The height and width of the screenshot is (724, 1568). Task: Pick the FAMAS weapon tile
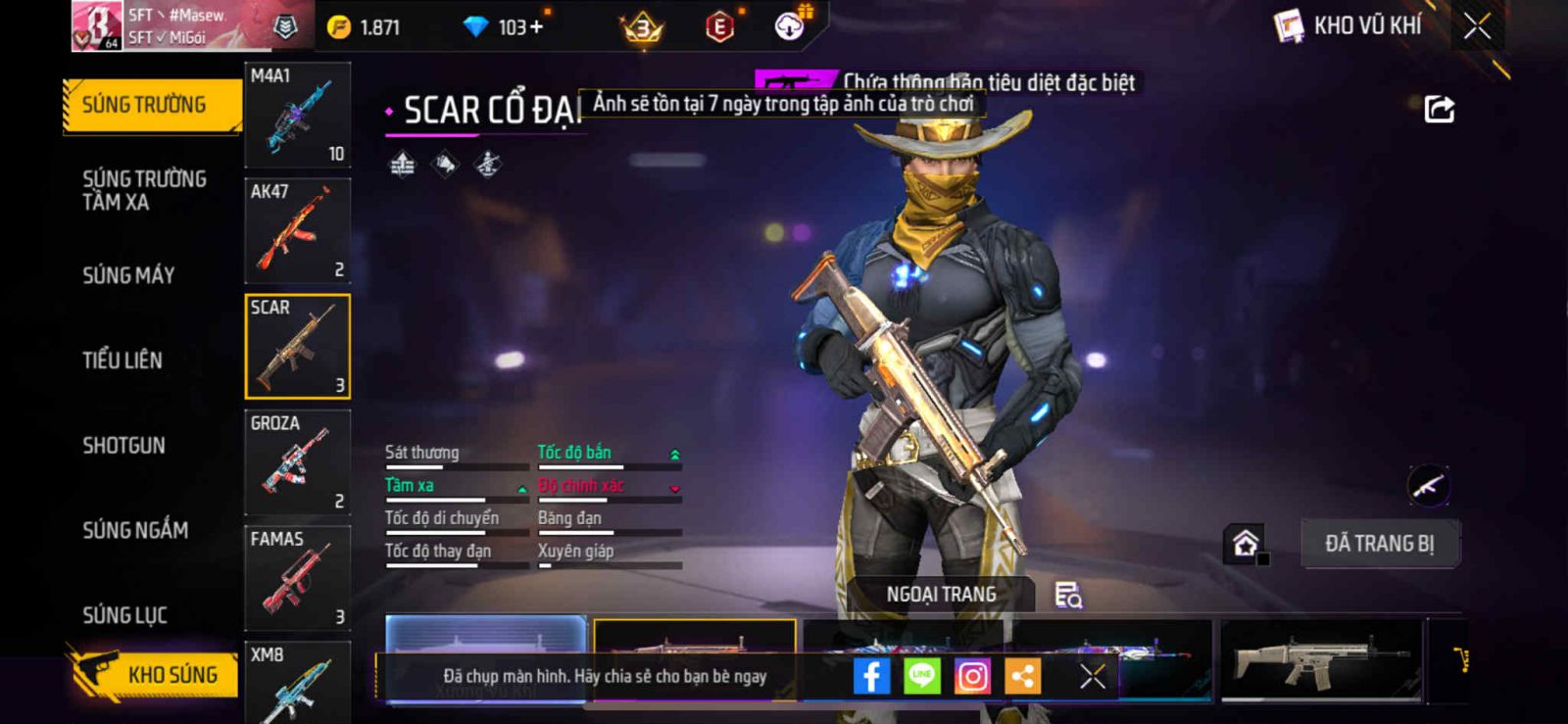[x=297, y=578]
